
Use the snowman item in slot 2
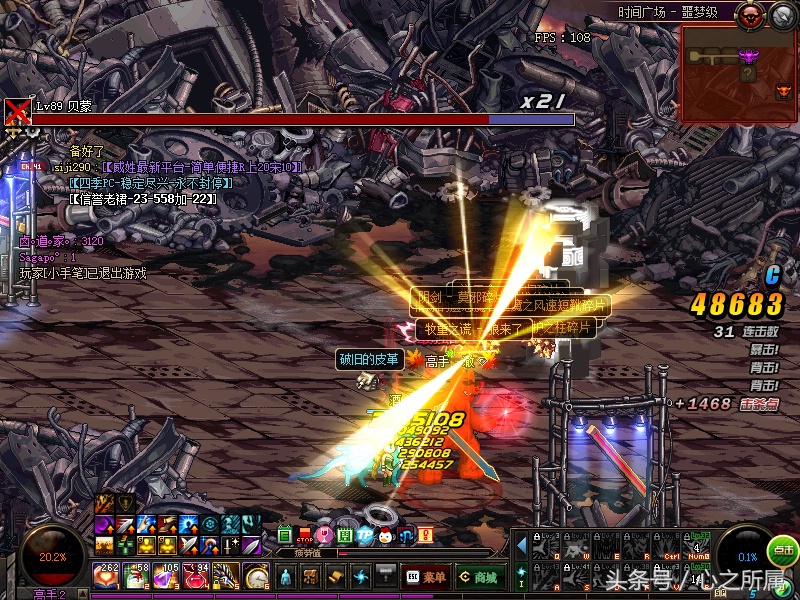click(x=136, y=576)
